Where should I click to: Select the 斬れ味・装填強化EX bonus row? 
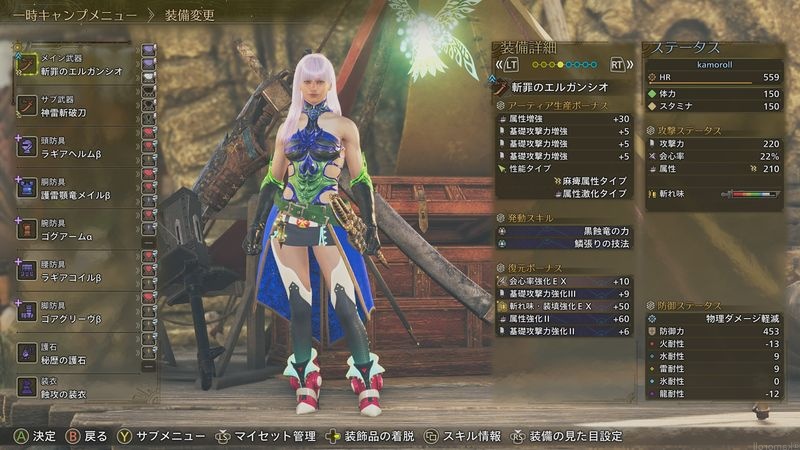[x=565, y=306]
